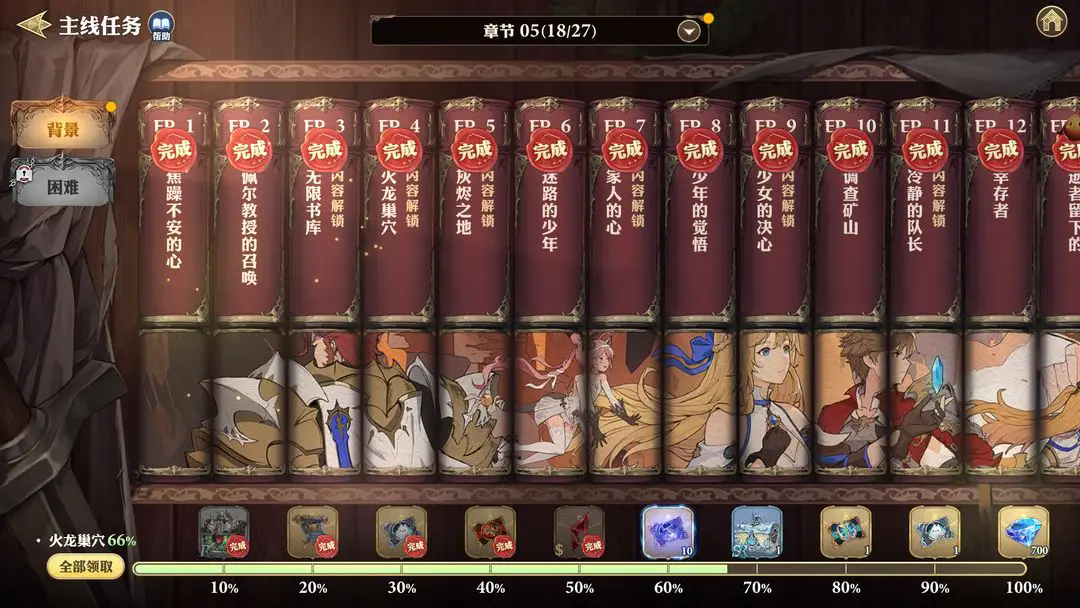Open the chapter 05 dropdown
Image resolution: width=1080 pixels, height=608 pixels.
coord(688,31)
